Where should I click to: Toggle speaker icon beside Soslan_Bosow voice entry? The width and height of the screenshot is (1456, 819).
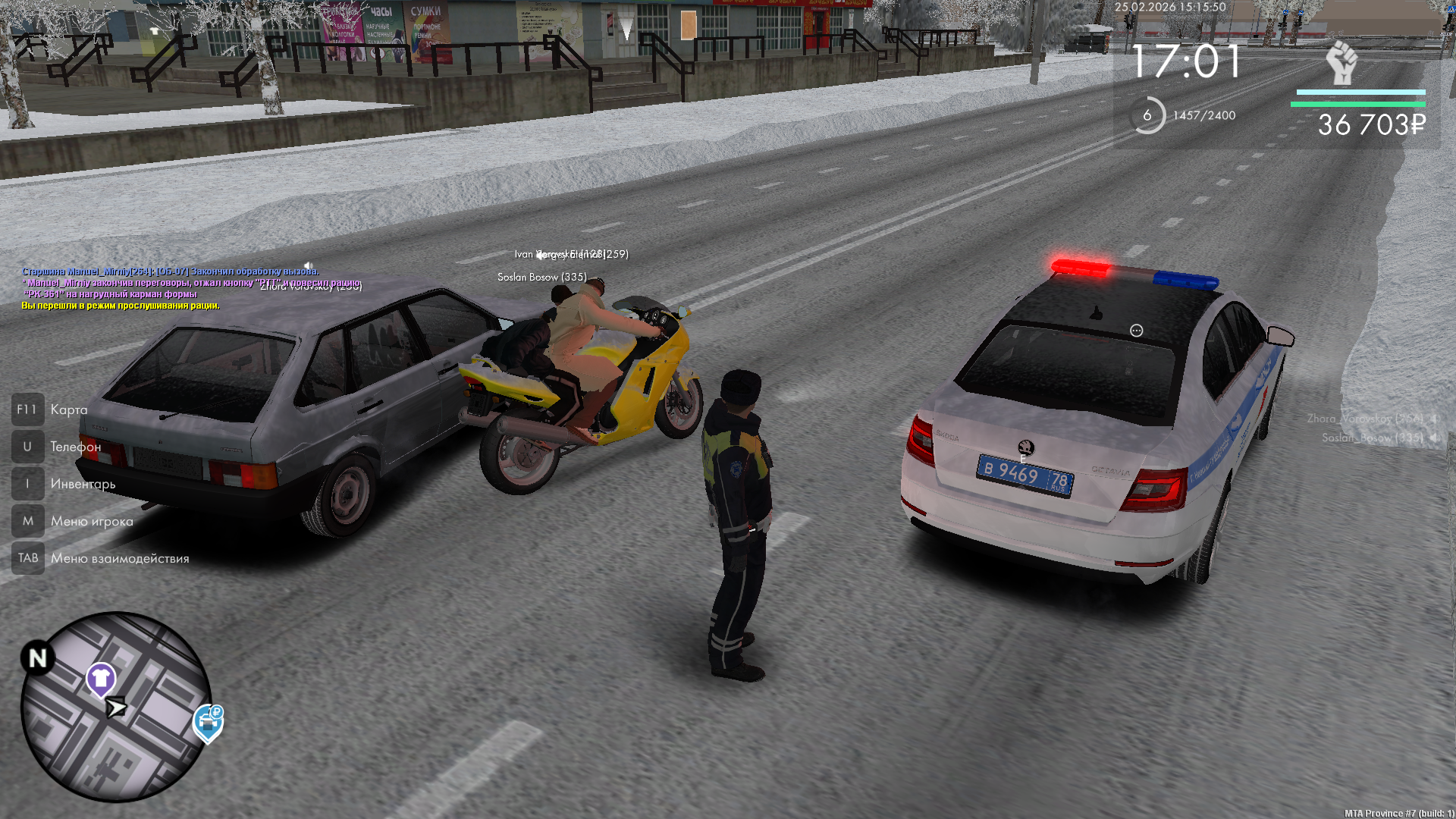tap(1434, 438)
